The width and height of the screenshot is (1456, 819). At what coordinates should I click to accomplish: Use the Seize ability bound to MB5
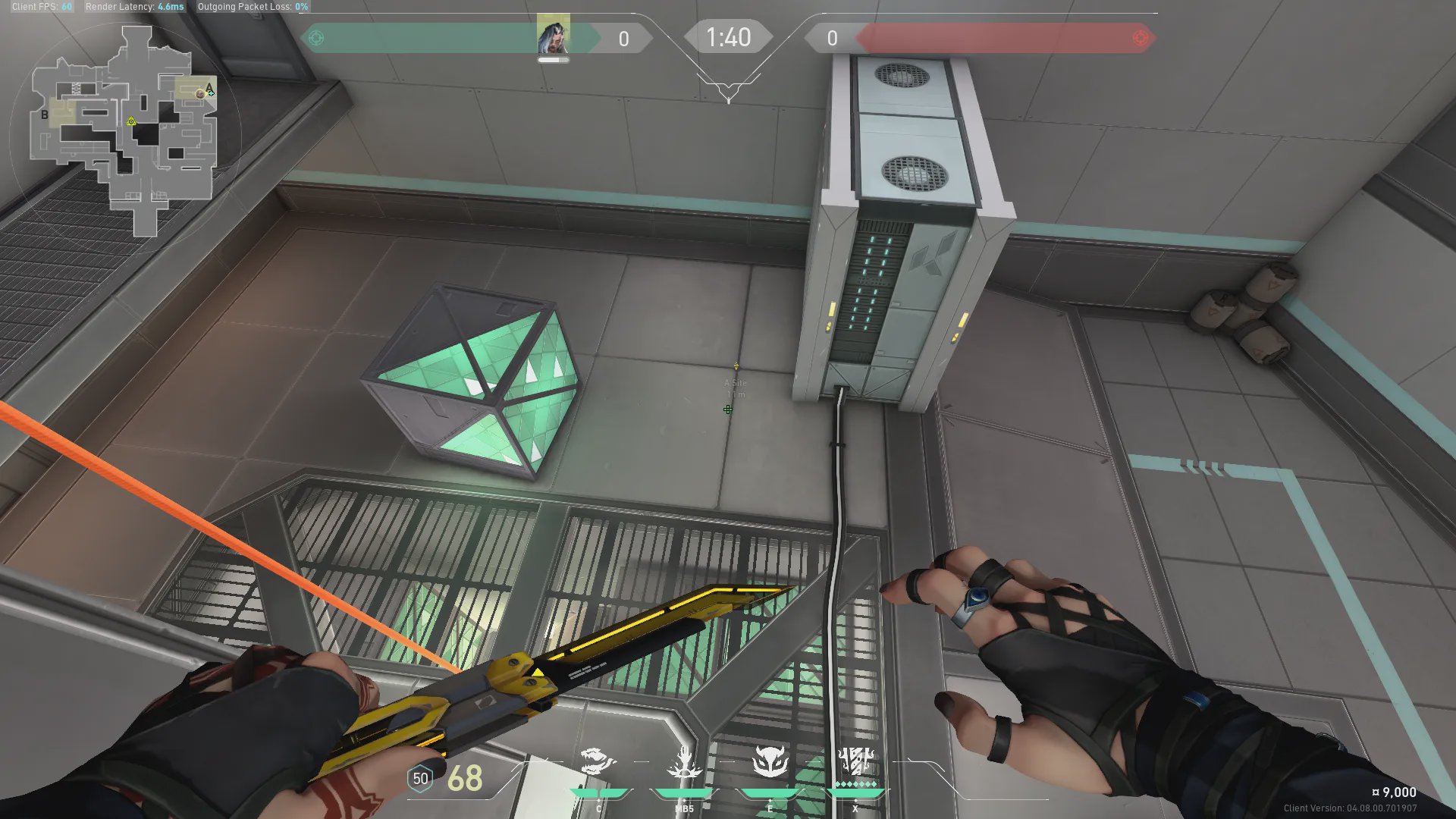[x=684, y=761]
